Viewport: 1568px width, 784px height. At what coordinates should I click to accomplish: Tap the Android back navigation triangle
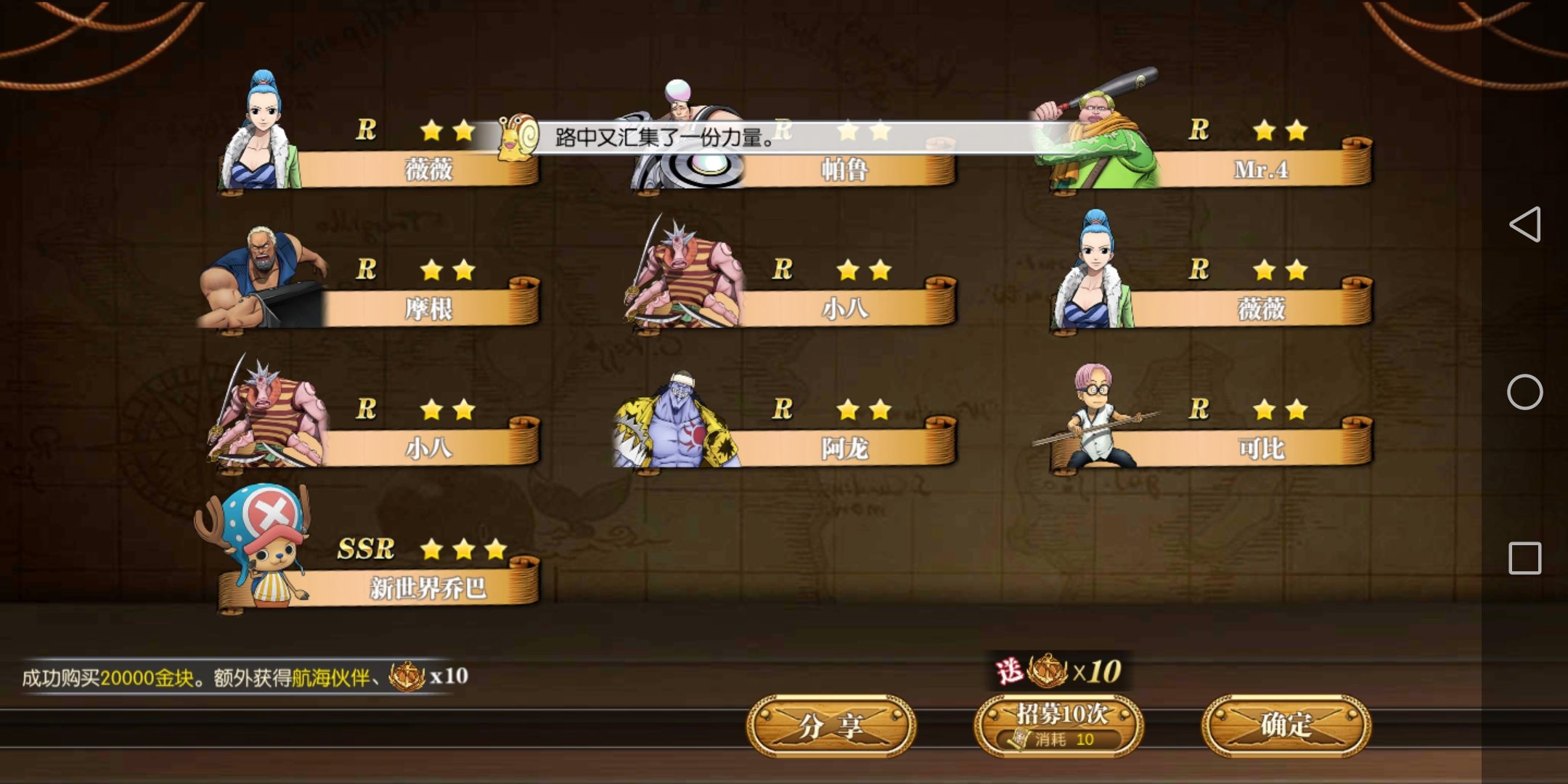(x=1524, y=224)
